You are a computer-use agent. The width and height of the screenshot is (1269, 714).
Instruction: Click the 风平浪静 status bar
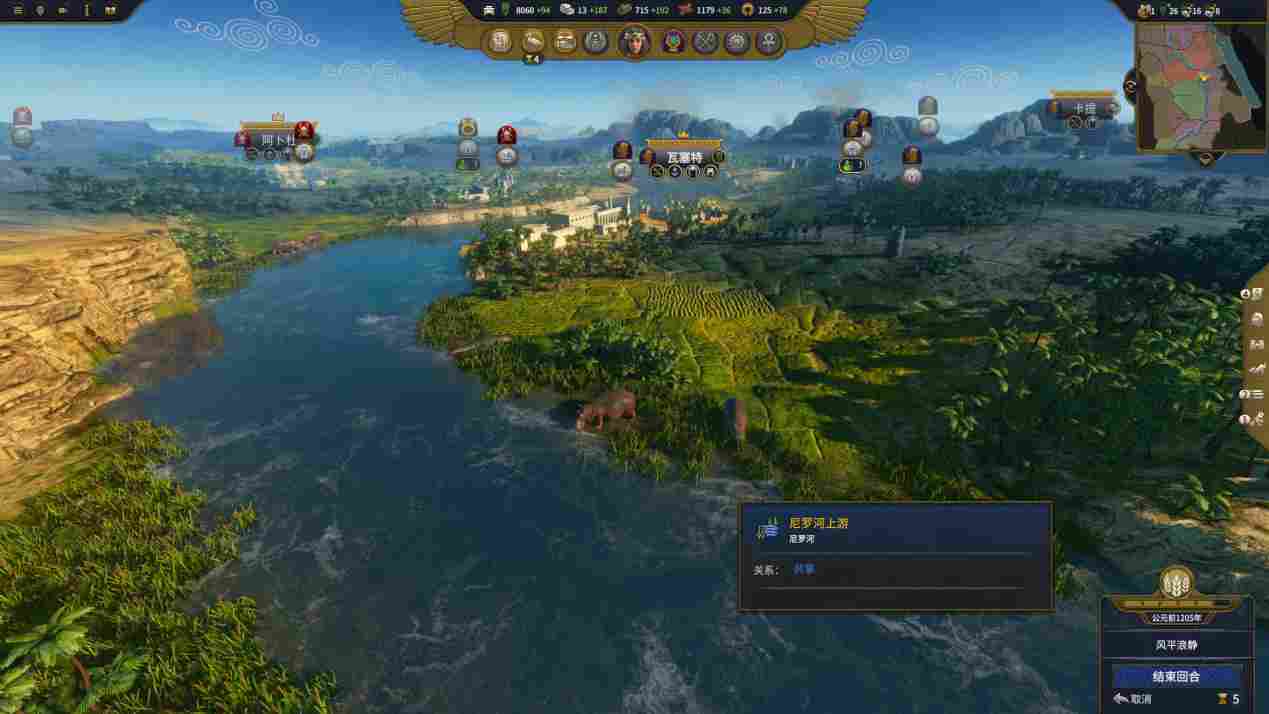point(1176,645)
